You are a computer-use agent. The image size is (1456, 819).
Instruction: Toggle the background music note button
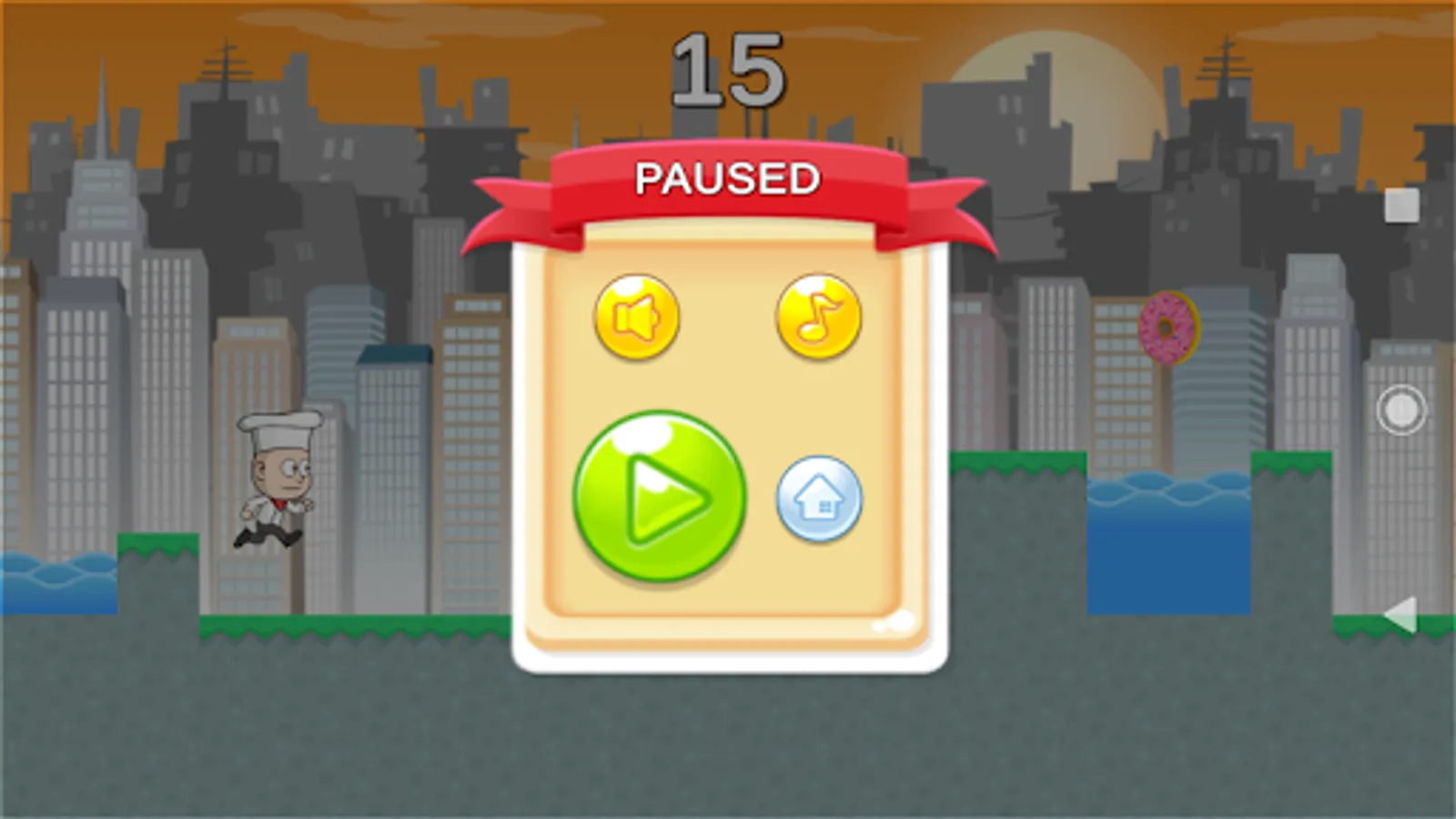[x=817, y=318]
